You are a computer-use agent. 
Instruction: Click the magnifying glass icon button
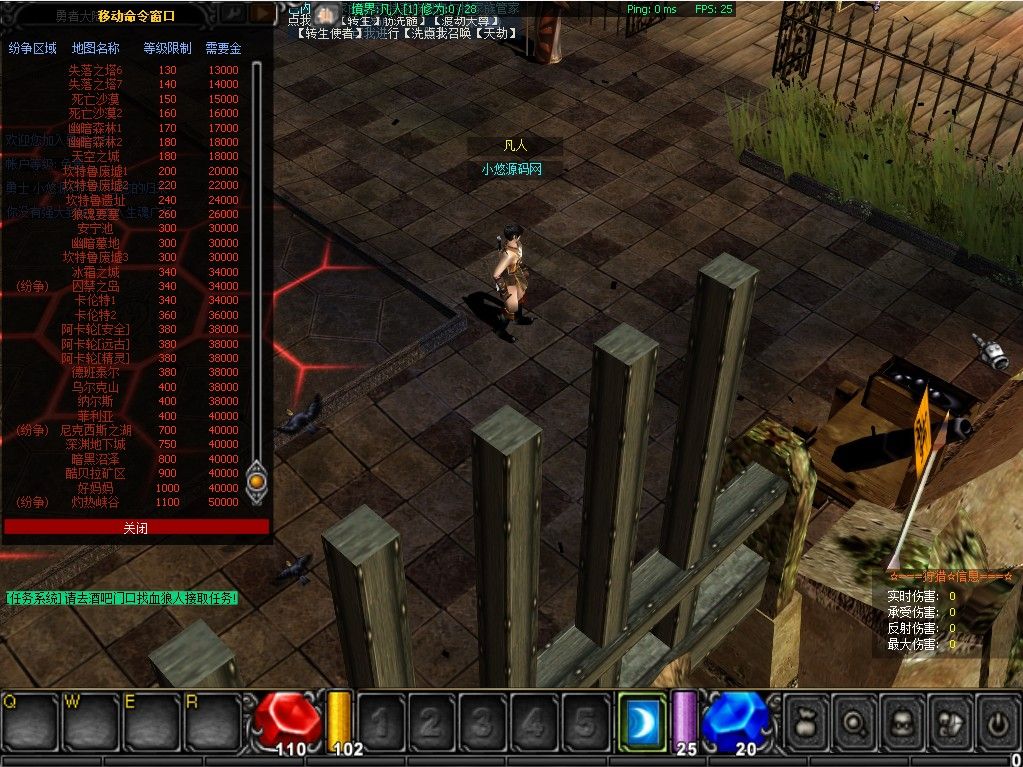[x=855, y=718]
